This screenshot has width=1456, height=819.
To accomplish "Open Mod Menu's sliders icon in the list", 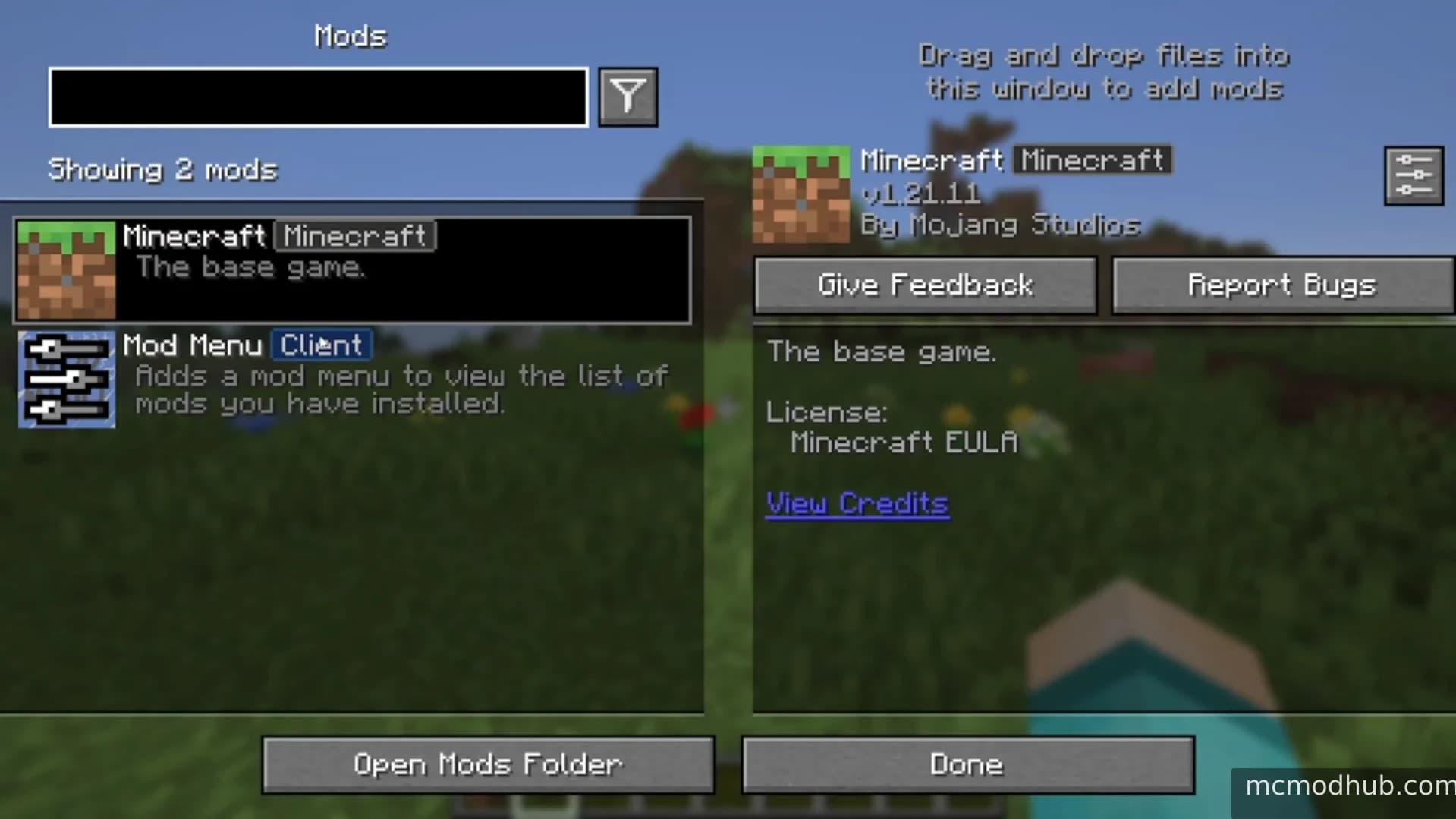I will pyautogui.click(x=66, y=380).
